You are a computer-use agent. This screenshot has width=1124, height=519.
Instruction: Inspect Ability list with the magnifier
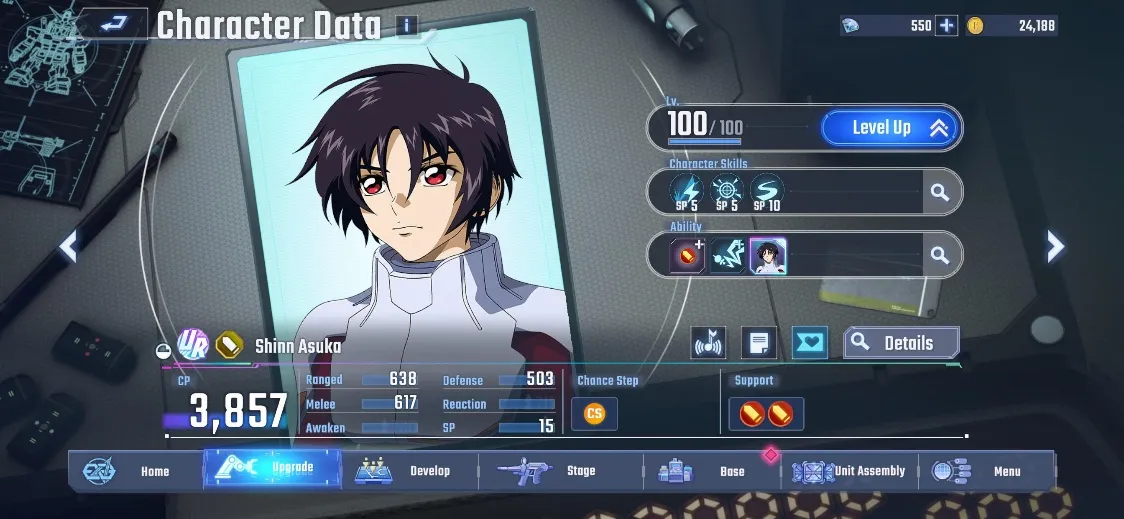pos(939,256)
